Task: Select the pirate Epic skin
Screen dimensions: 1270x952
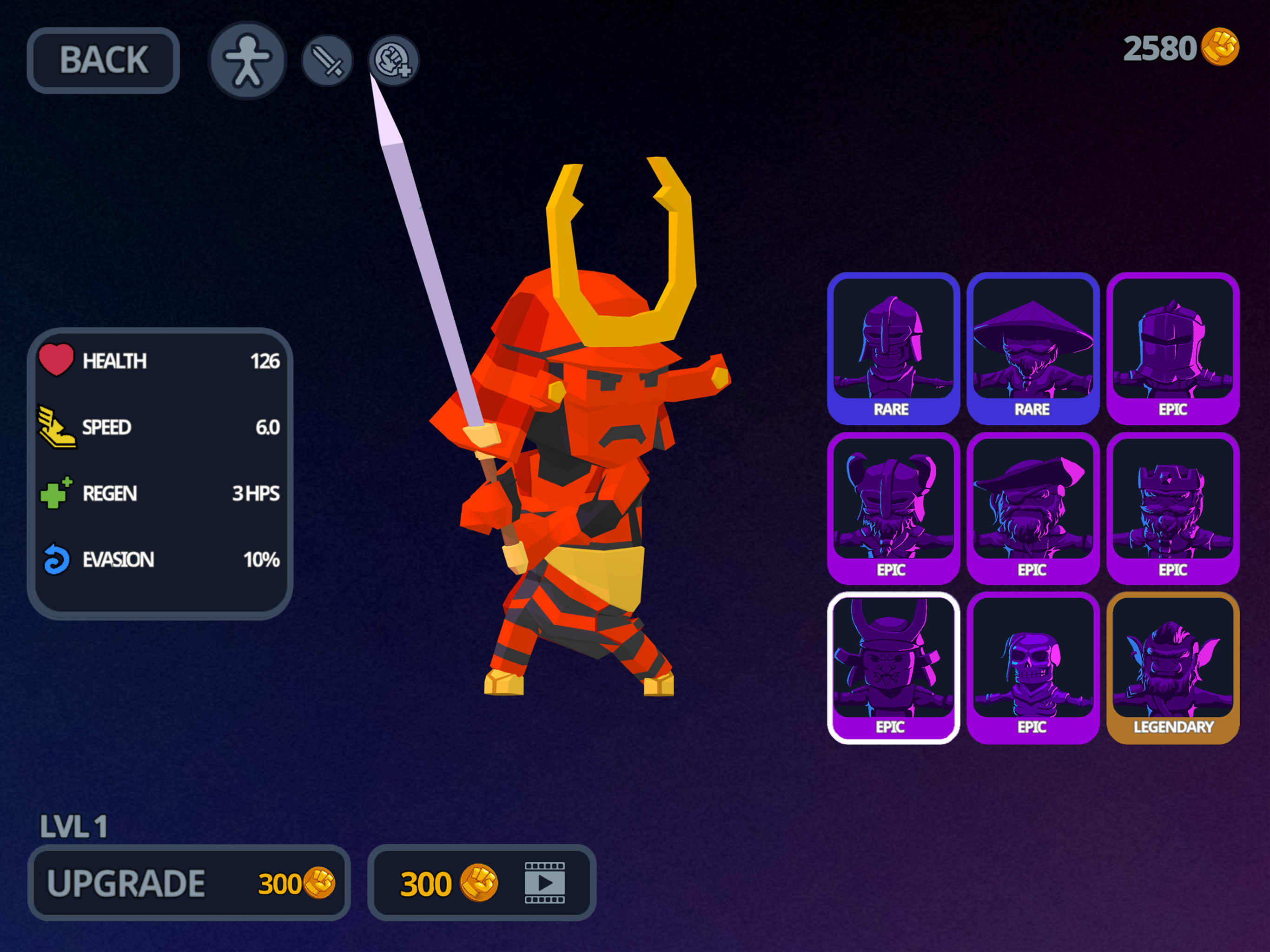Action: [1033, 508]
